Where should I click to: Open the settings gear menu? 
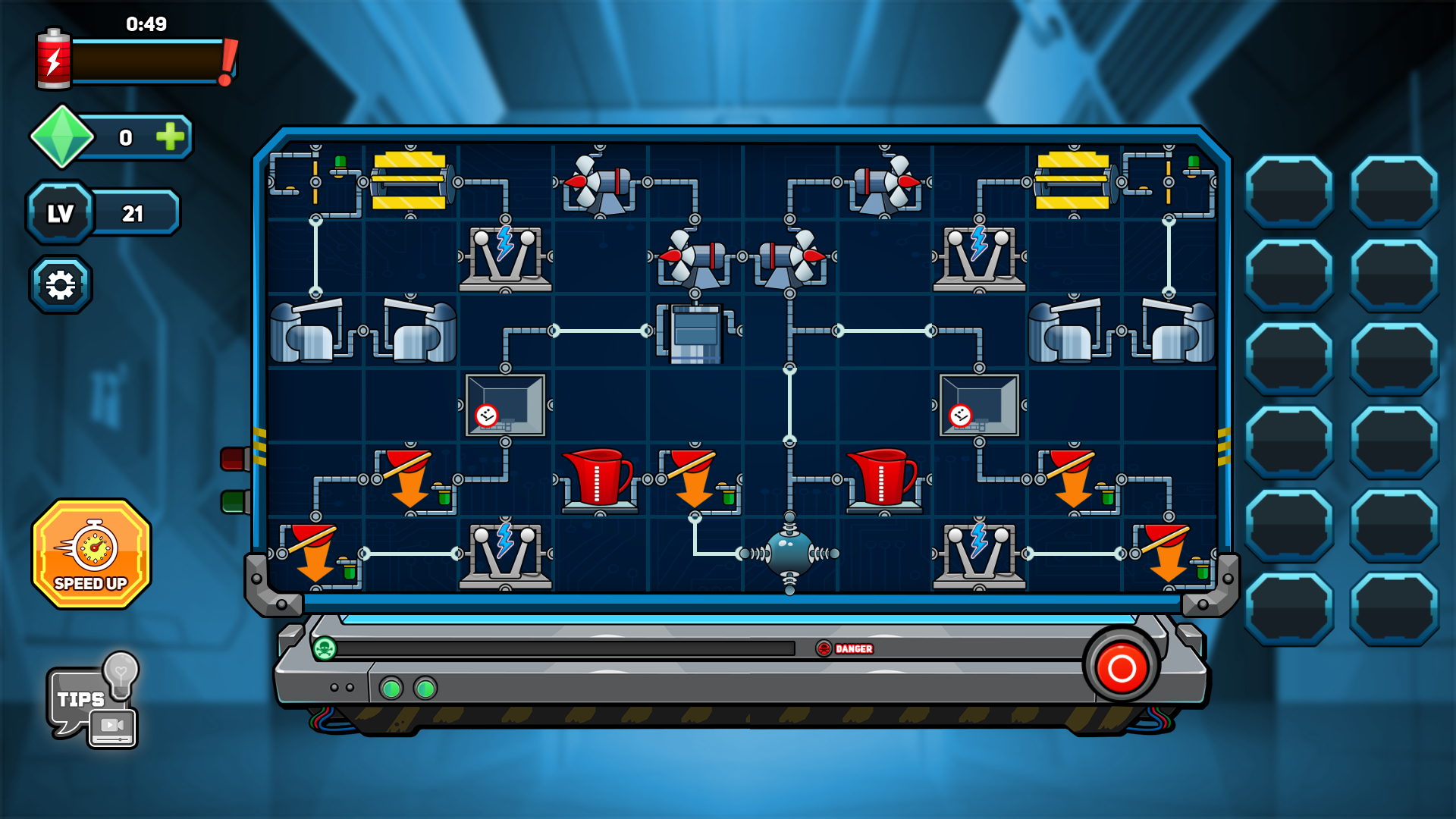pos(61,283)
